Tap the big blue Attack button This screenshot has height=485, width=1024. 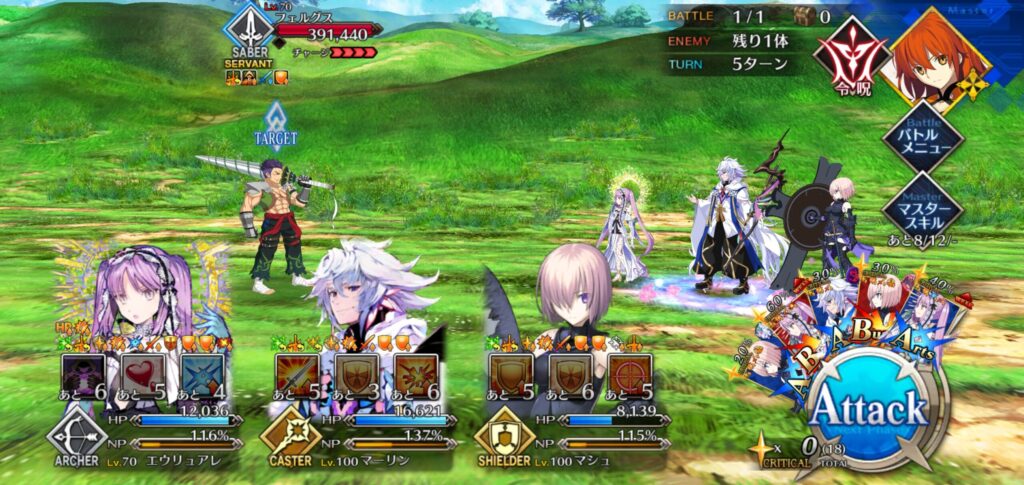(868, 408)
